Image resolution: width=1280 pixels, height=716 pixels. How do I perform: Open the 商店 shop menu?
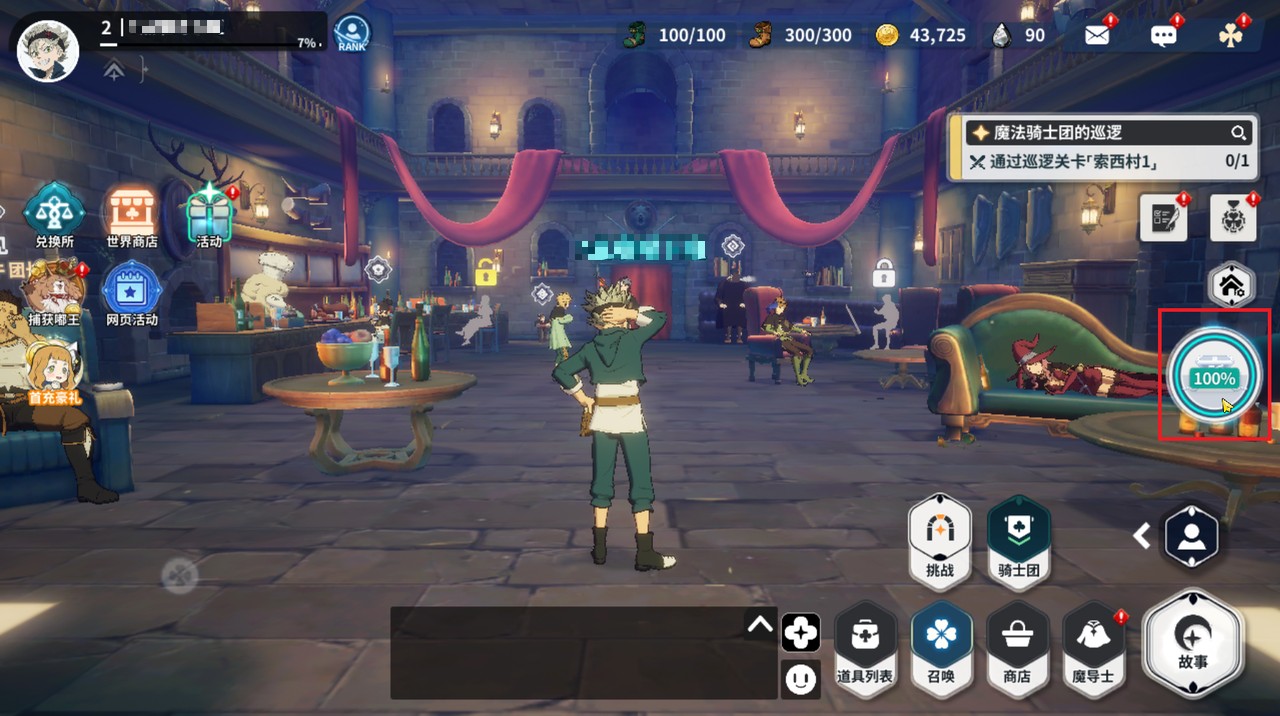click(x=1017, y=645)
